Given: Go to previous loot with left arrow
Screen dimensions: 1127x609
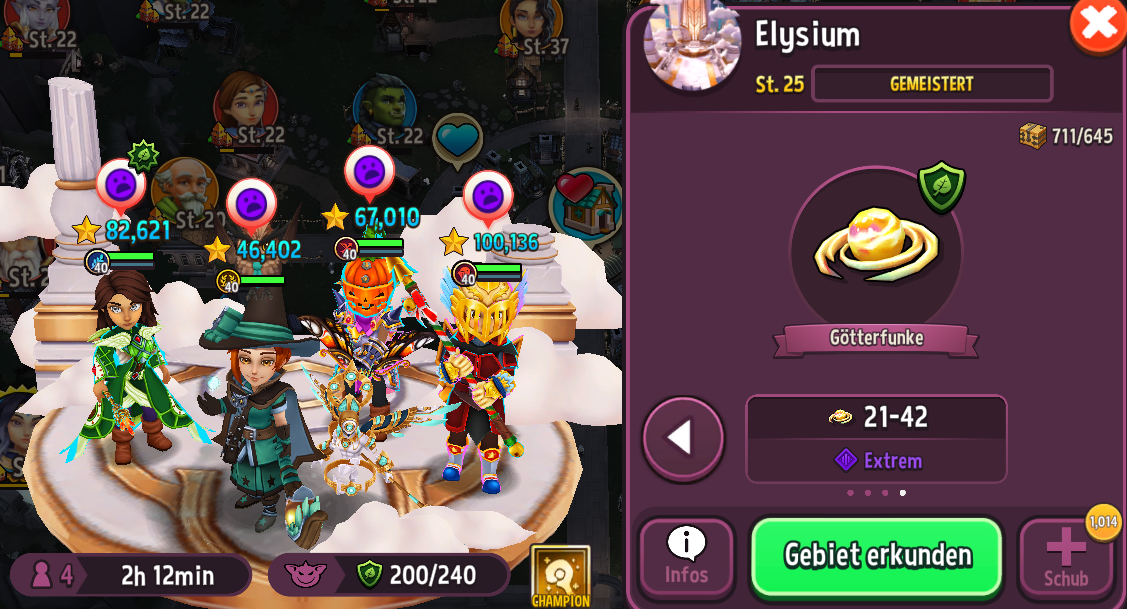Looking at the screenshot, I should tap(683, 438).
